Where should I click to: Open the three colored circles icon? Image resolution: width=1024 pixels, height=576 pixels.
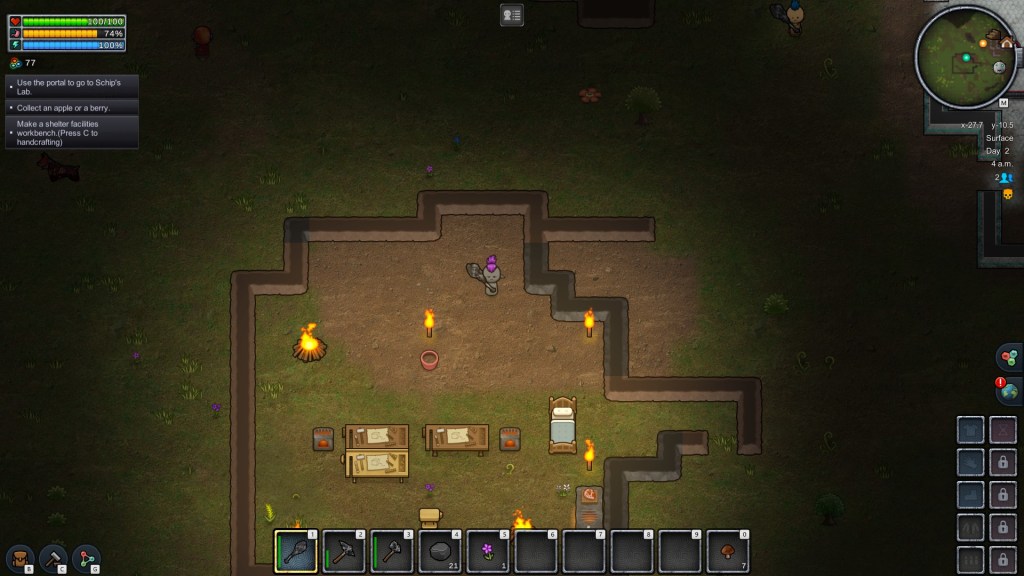[x=1008, y=357]
